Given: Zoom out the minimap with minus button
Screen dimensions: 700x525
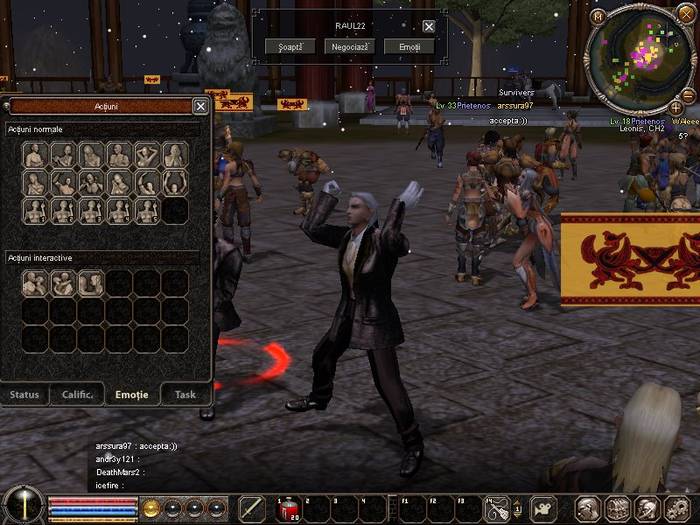Looking at the screenshot, I should (x=688, y=93).
